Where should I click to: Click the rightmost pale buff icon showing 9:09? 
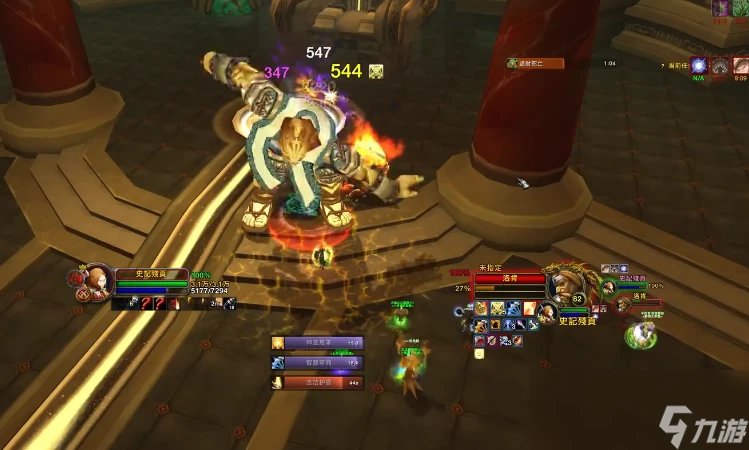(x=740, y=66)
